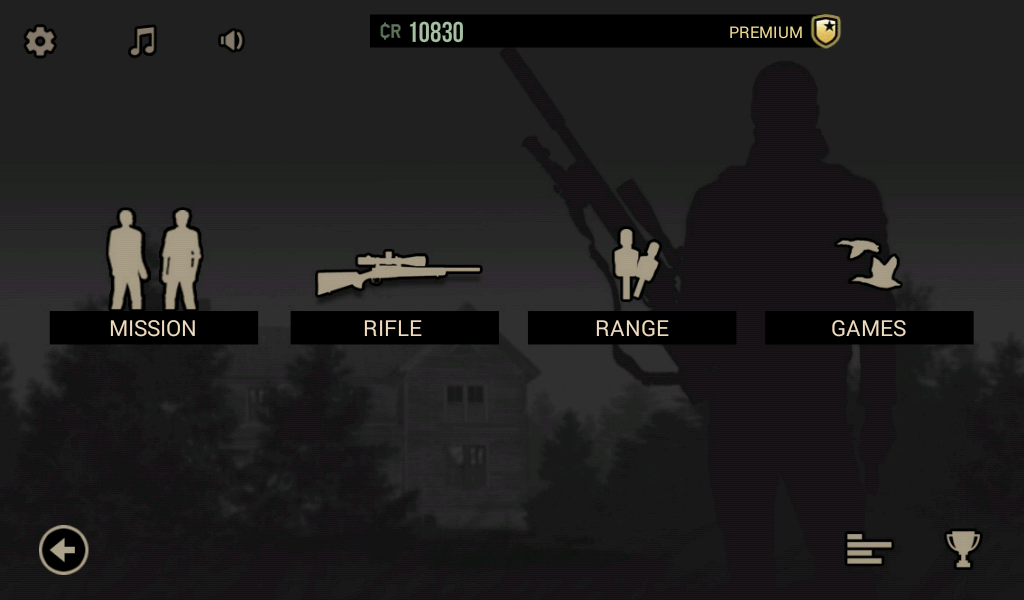Go back with the arrow button

point(64,550)
